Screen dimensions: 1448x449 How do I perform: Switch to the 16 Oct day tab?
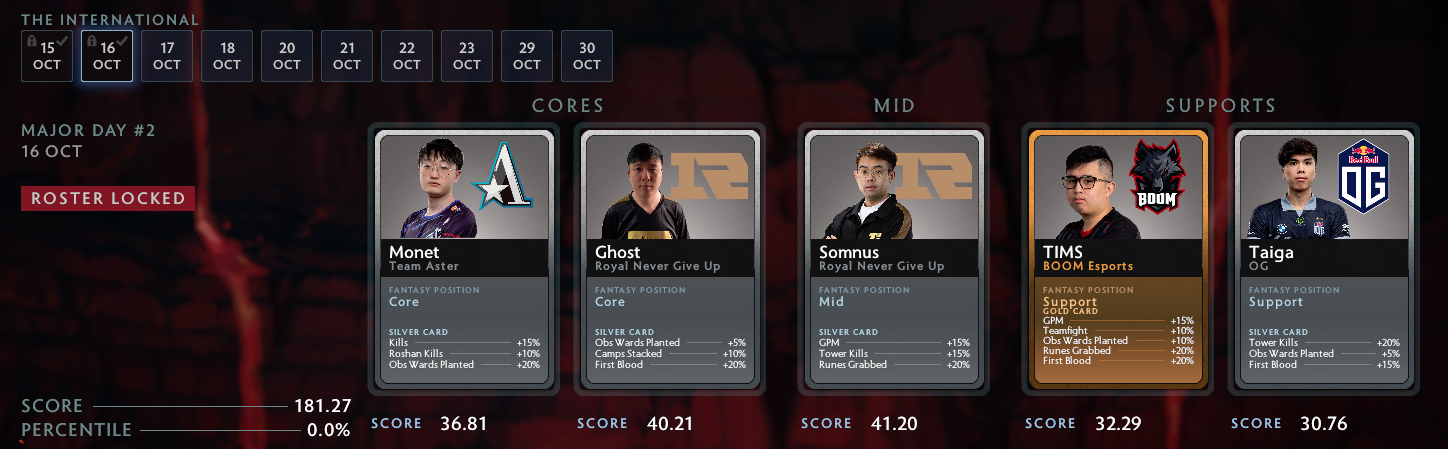(x=107, y=56)
